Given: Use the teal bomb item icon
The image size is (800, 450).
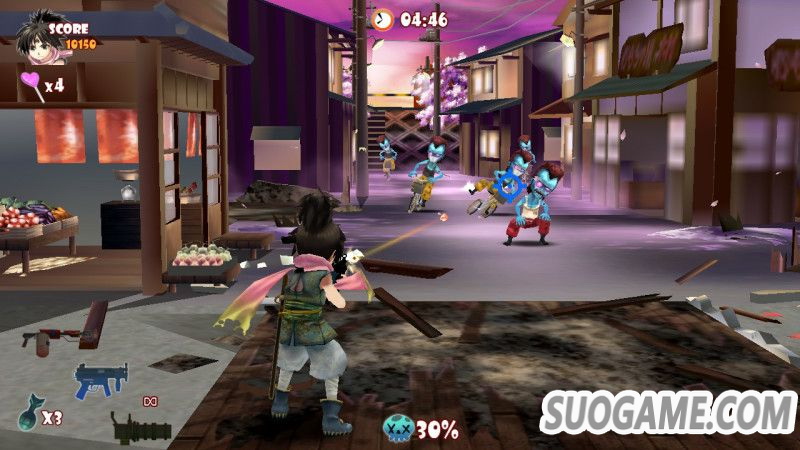Looking at the screenshot, I should tap(27, 414).
